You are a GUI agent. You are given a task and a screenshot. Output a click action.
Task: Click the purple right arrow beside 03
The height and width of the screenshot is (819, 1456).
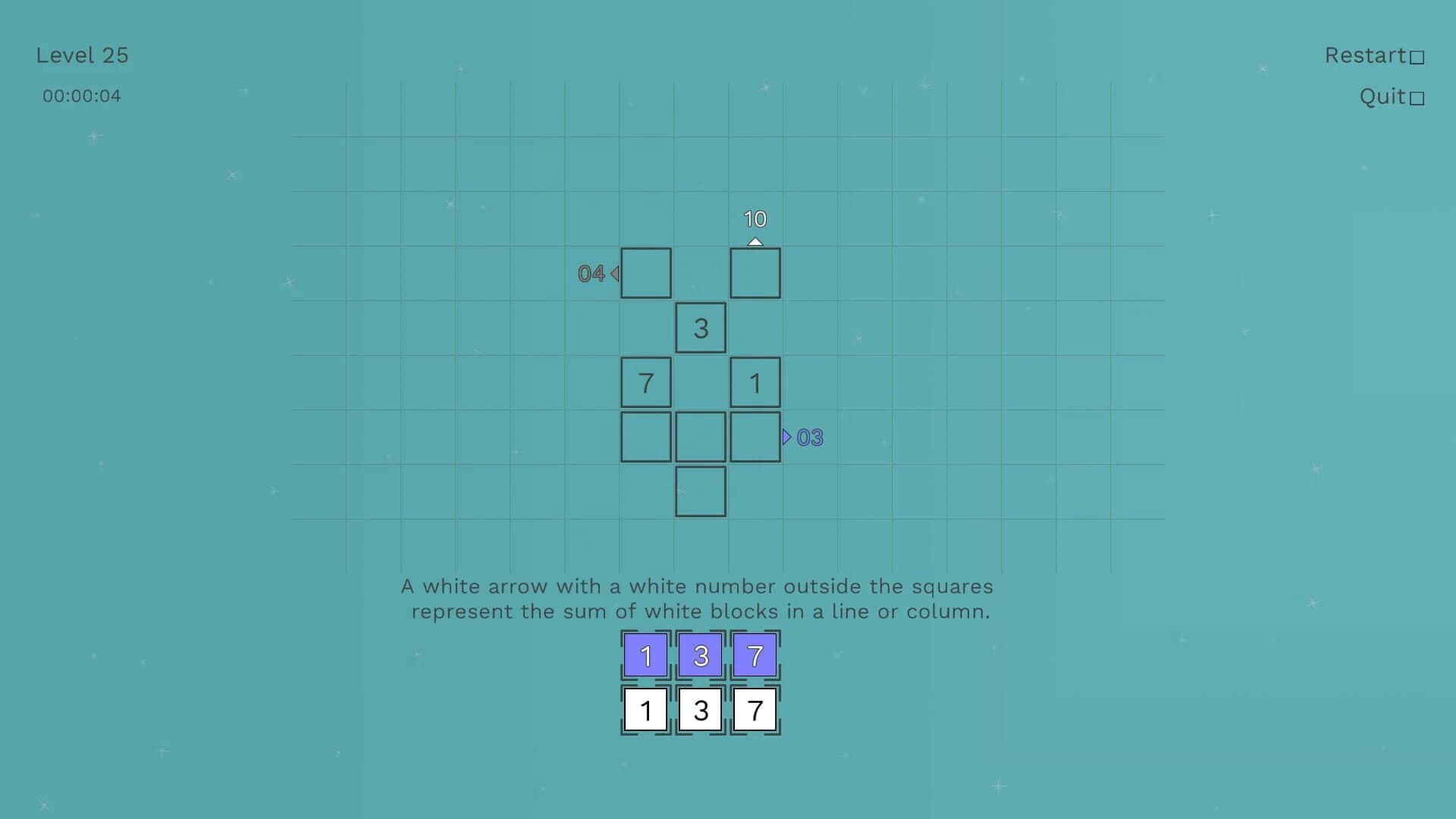pos(787,437)
